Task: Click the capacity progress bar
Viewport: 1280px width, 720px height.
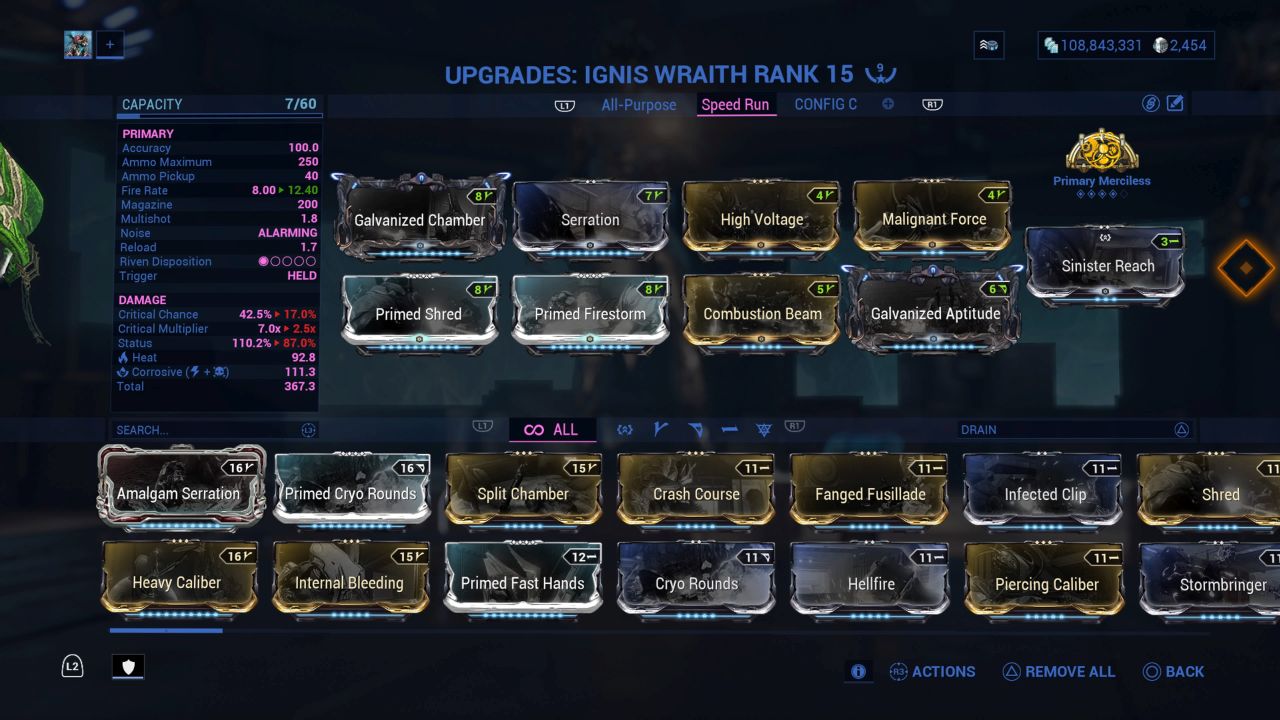Action: click(219, 115)
